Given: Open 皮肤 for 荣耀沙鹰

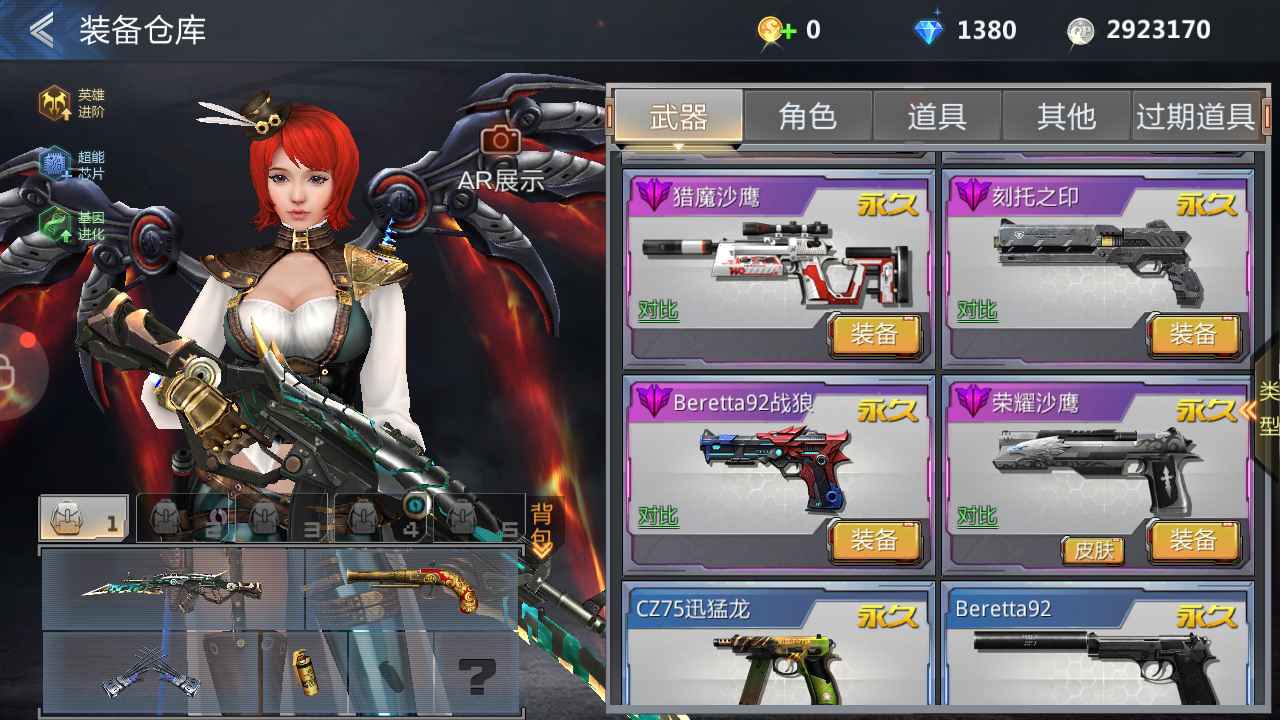Looking at the screenshot, I should pyautogui.click(x=1093, y=550).
